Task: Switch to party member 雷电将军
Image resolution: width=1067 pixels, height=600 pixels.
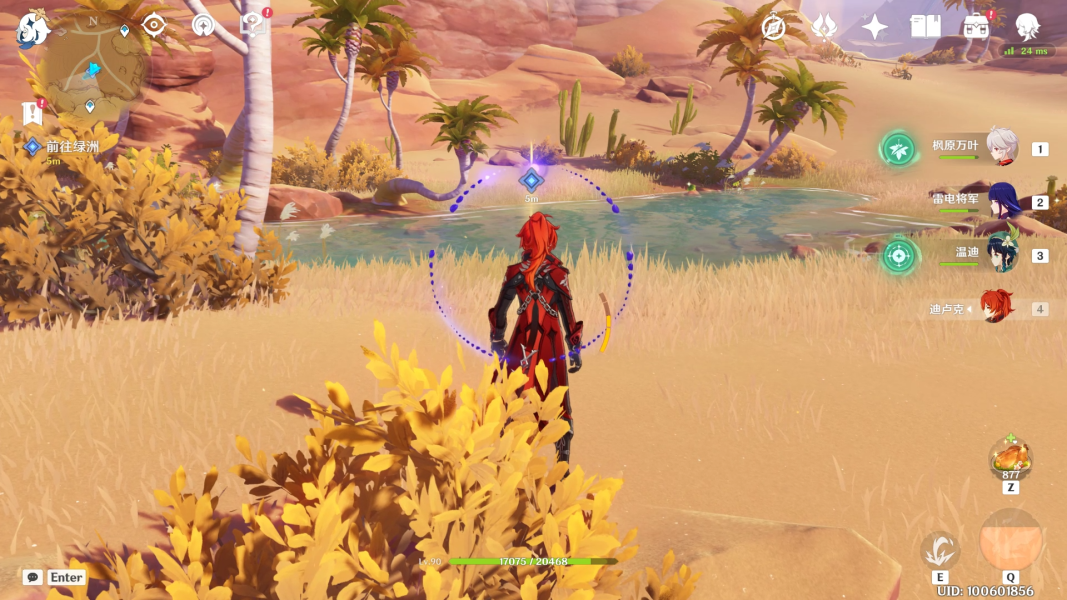Action: (1001, 201)
